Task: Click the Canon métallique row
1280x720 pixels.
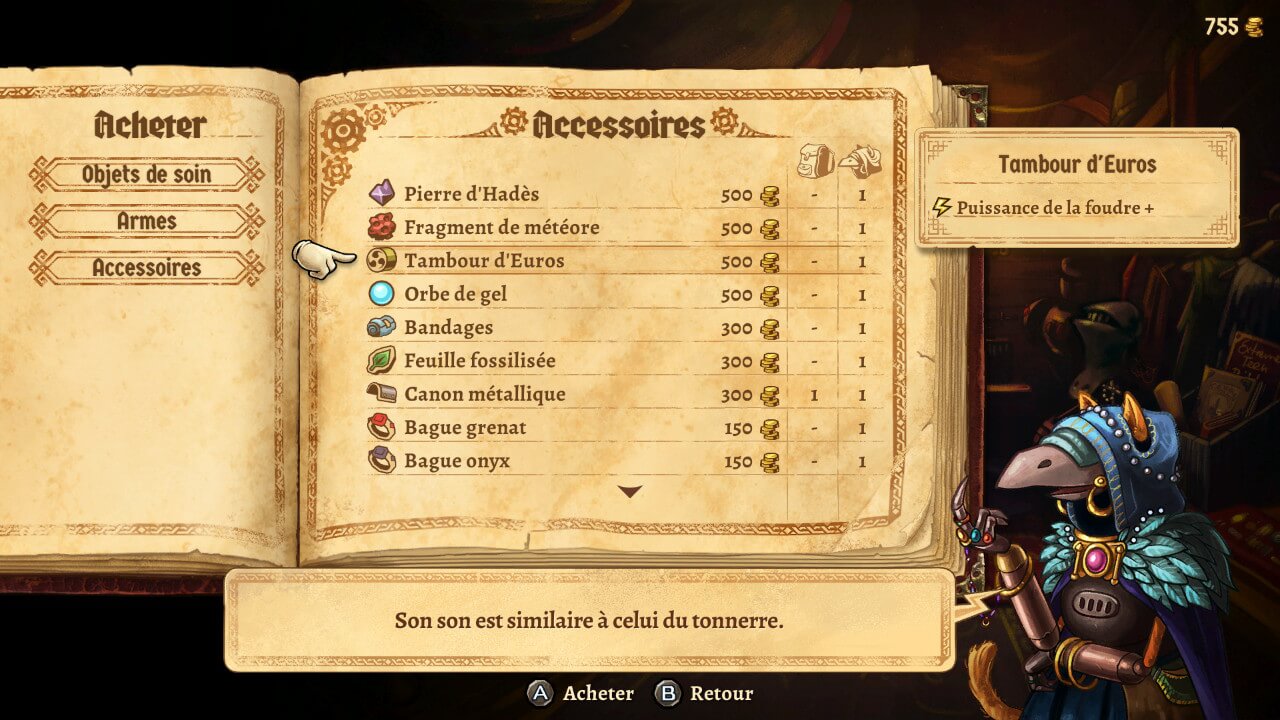Action: (484, 394)
